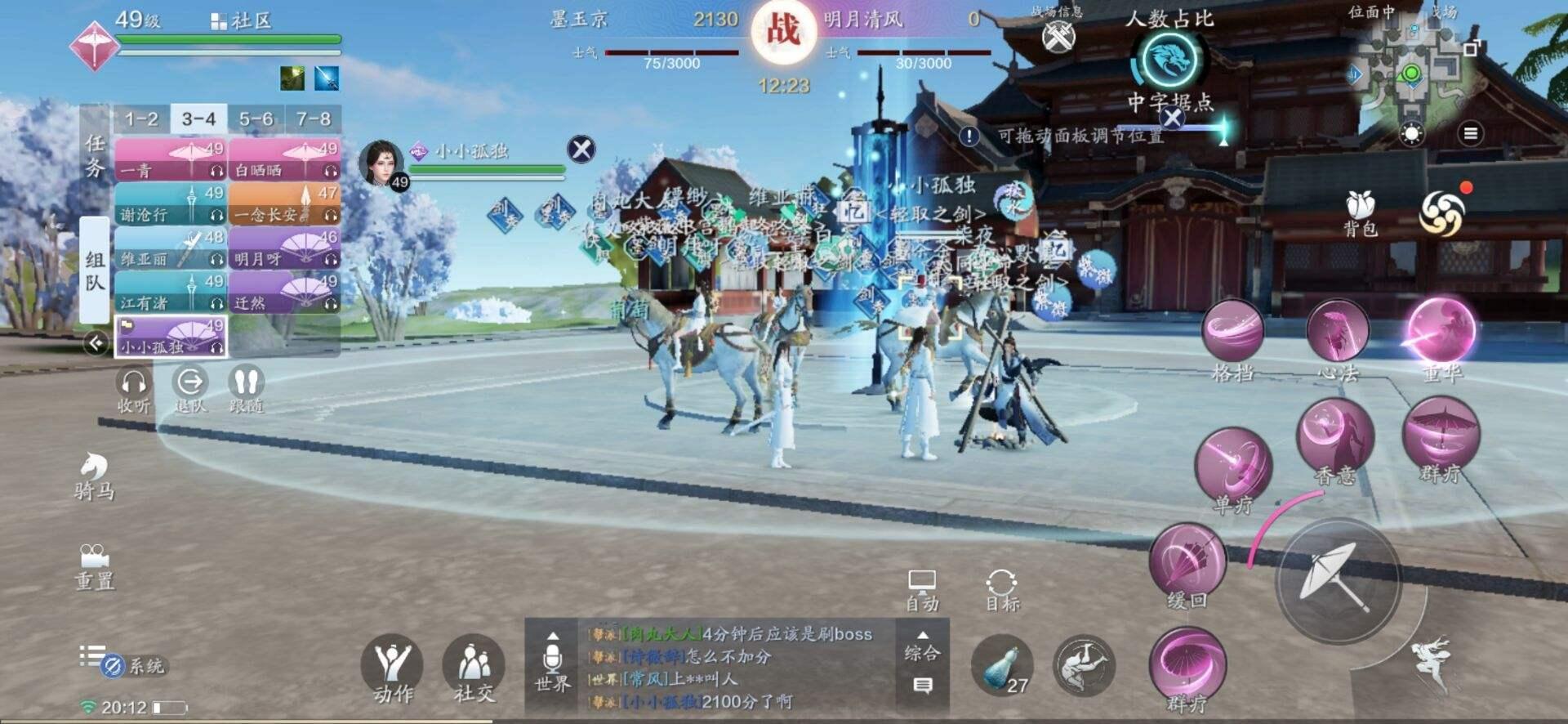The height and width of the screenshot is (724, 1568).
Task: Switch to the 5-6 team group tab
Action: 257,118
